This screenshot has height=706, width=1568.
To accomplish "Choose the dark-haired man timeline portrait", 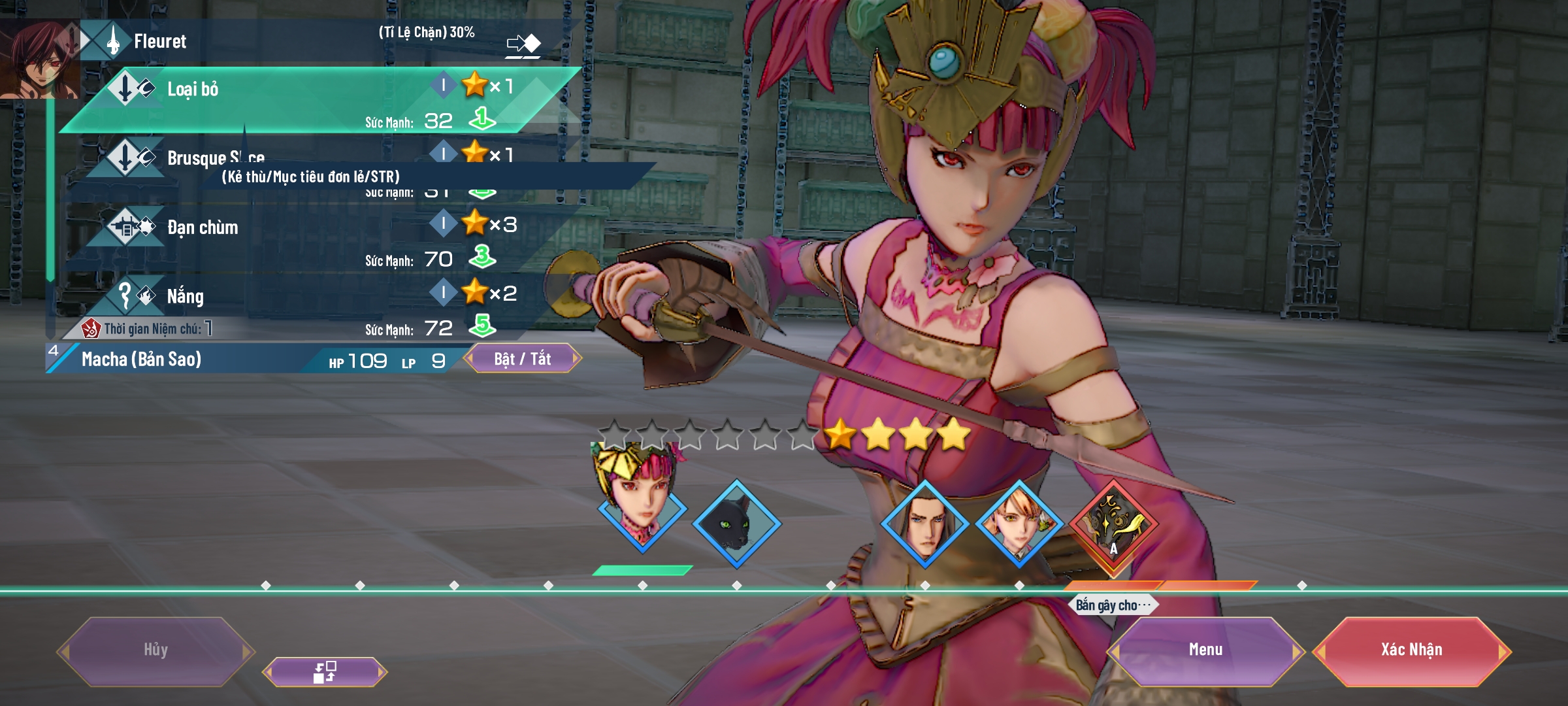I will (924, 523).
